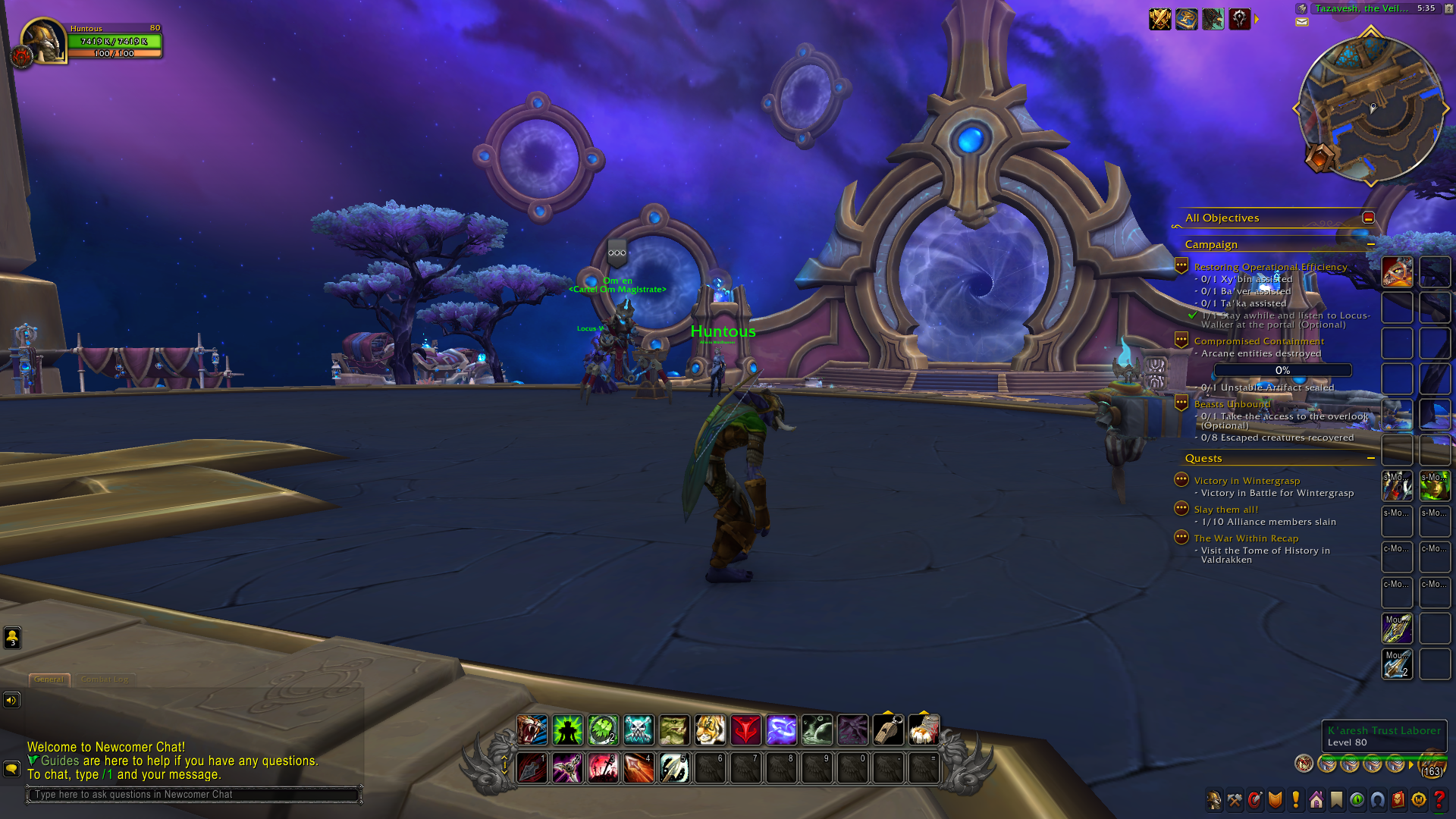Collapse the Campaign objectives section
1456x819 pixels.
[1371, 244]
